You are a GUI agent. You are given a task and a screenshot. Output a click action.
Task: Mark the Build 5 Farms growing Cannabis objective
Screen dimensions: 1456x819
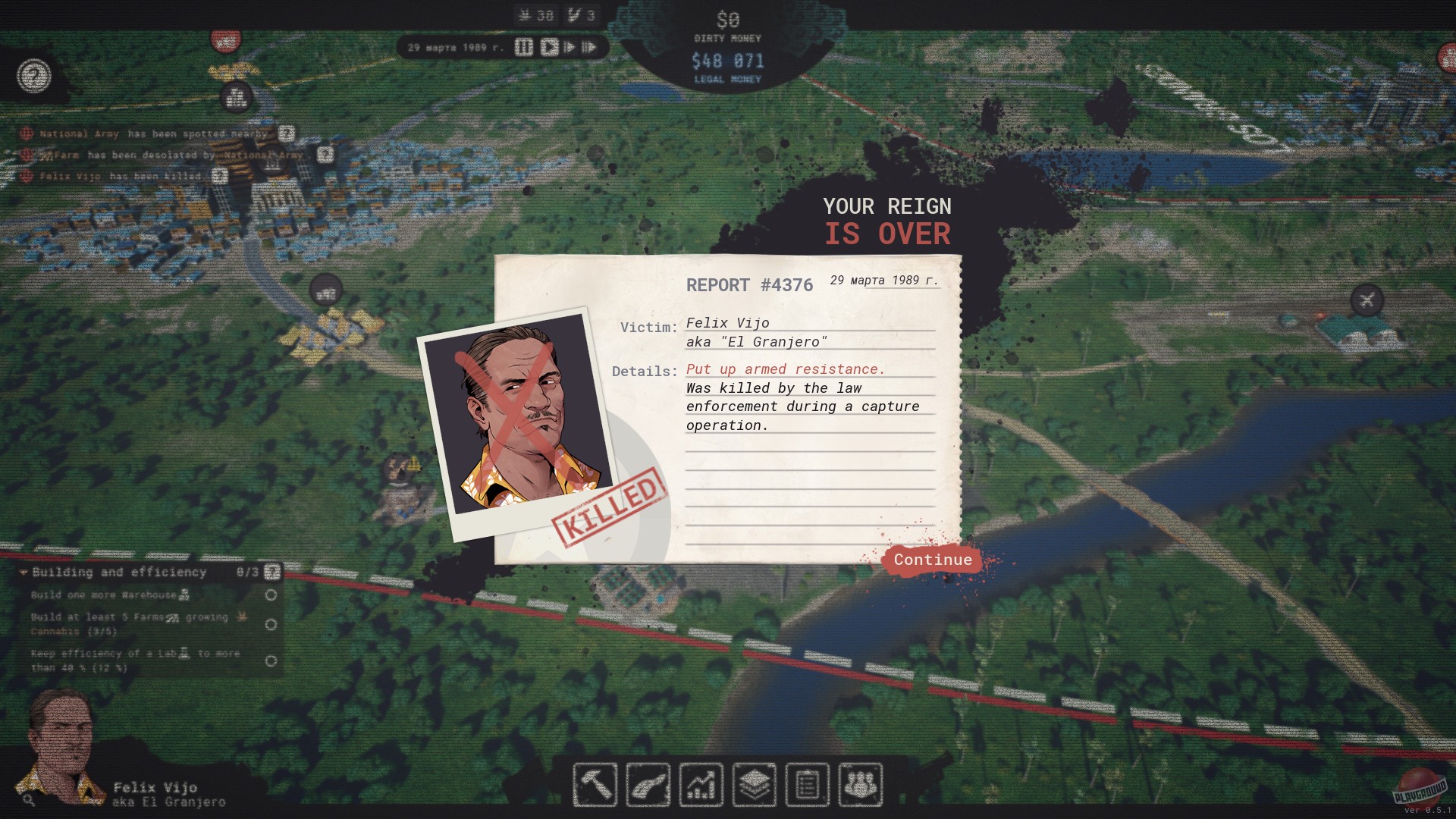coord(271,624)
